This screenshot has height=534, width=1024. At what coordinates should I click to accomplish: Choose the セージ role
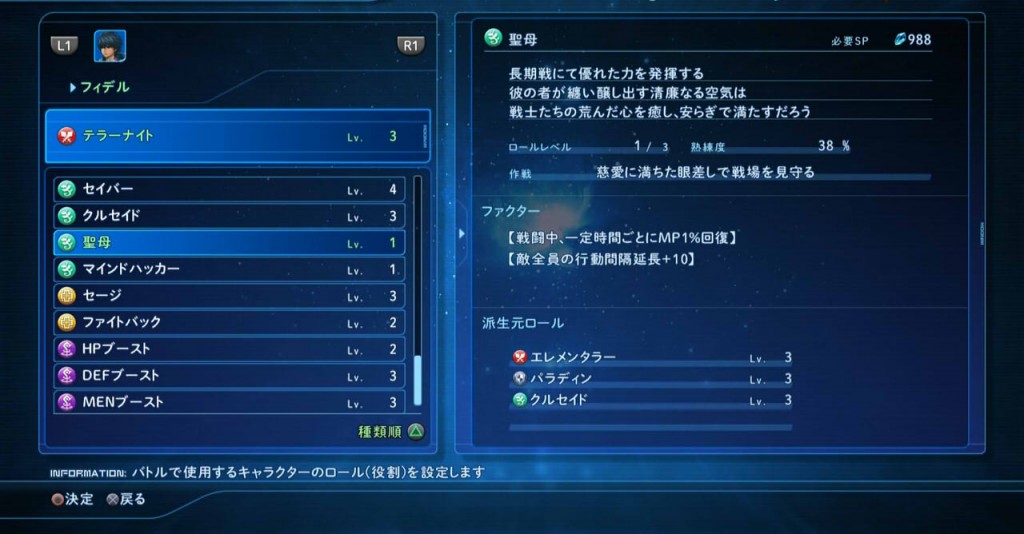[x=229, y=296]
